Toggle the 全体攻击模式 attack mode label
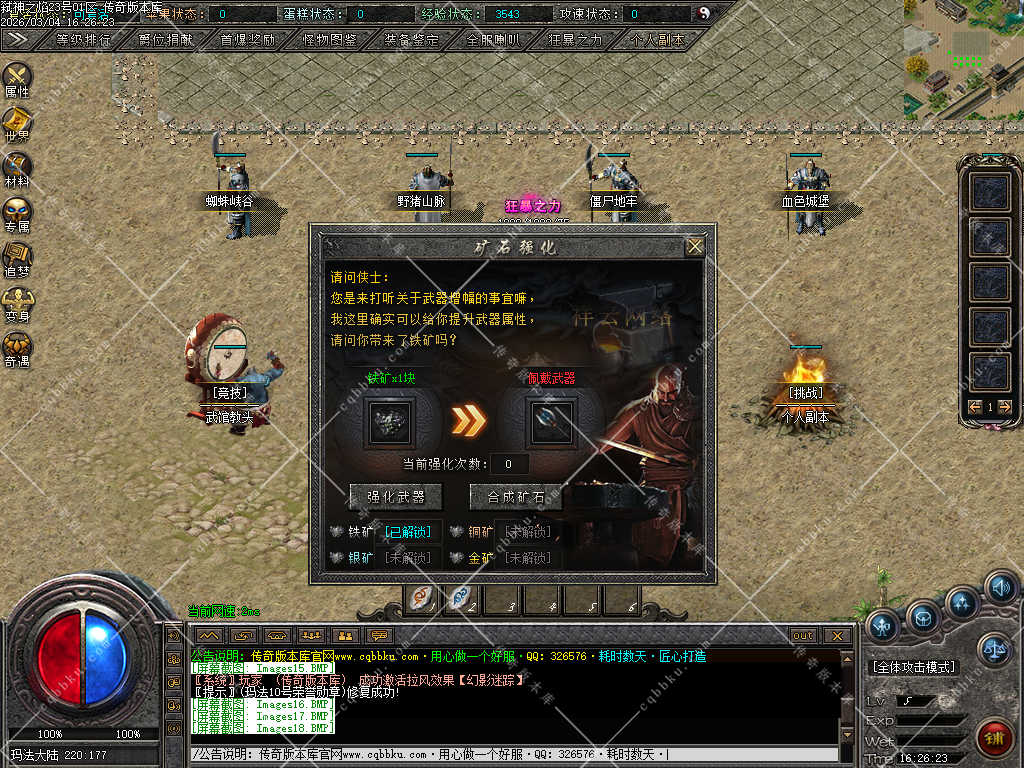1024x768 pixels. pos(913,667)
